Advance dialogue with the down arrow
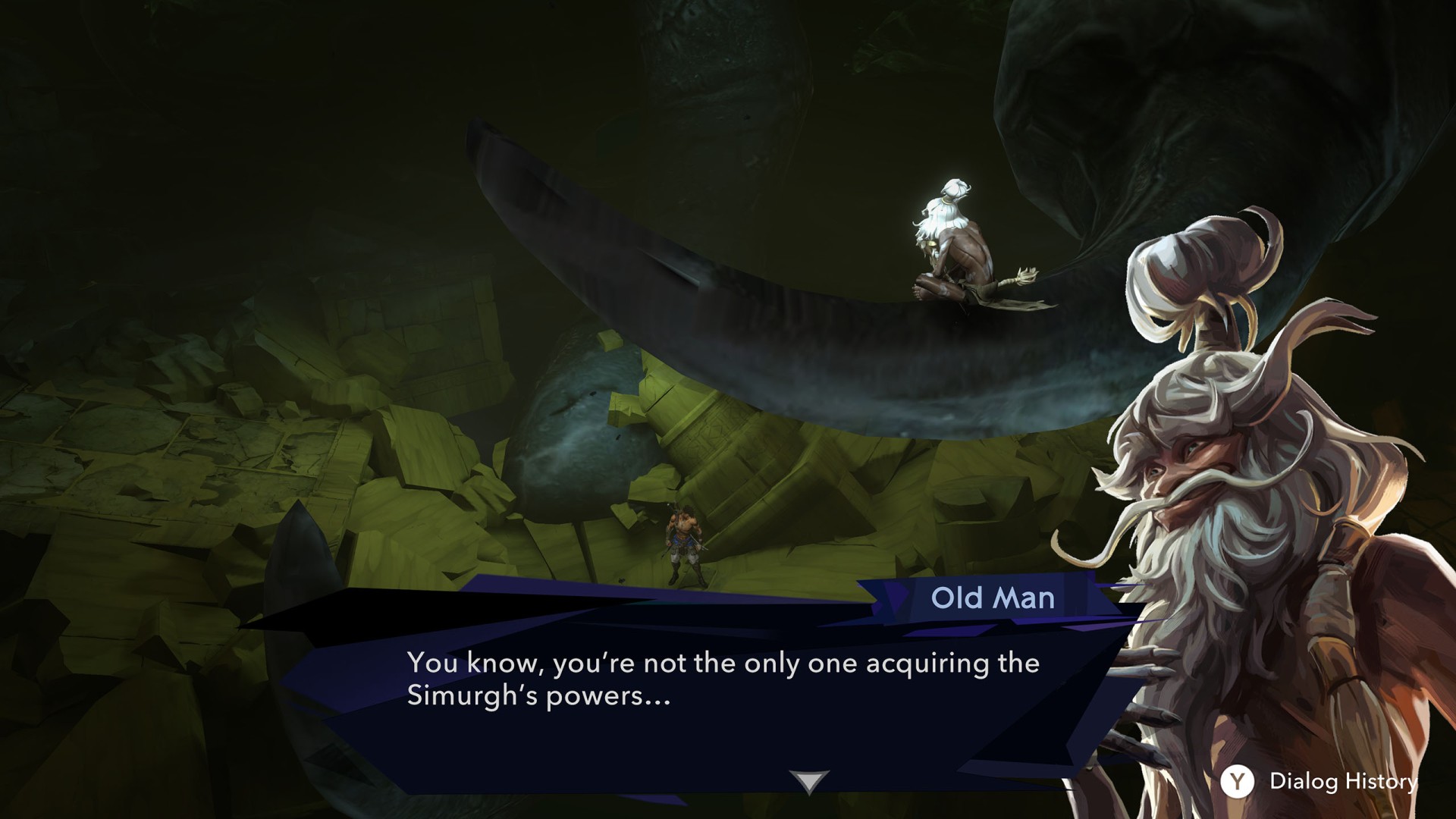1456x819 pixels. (809, 781)
